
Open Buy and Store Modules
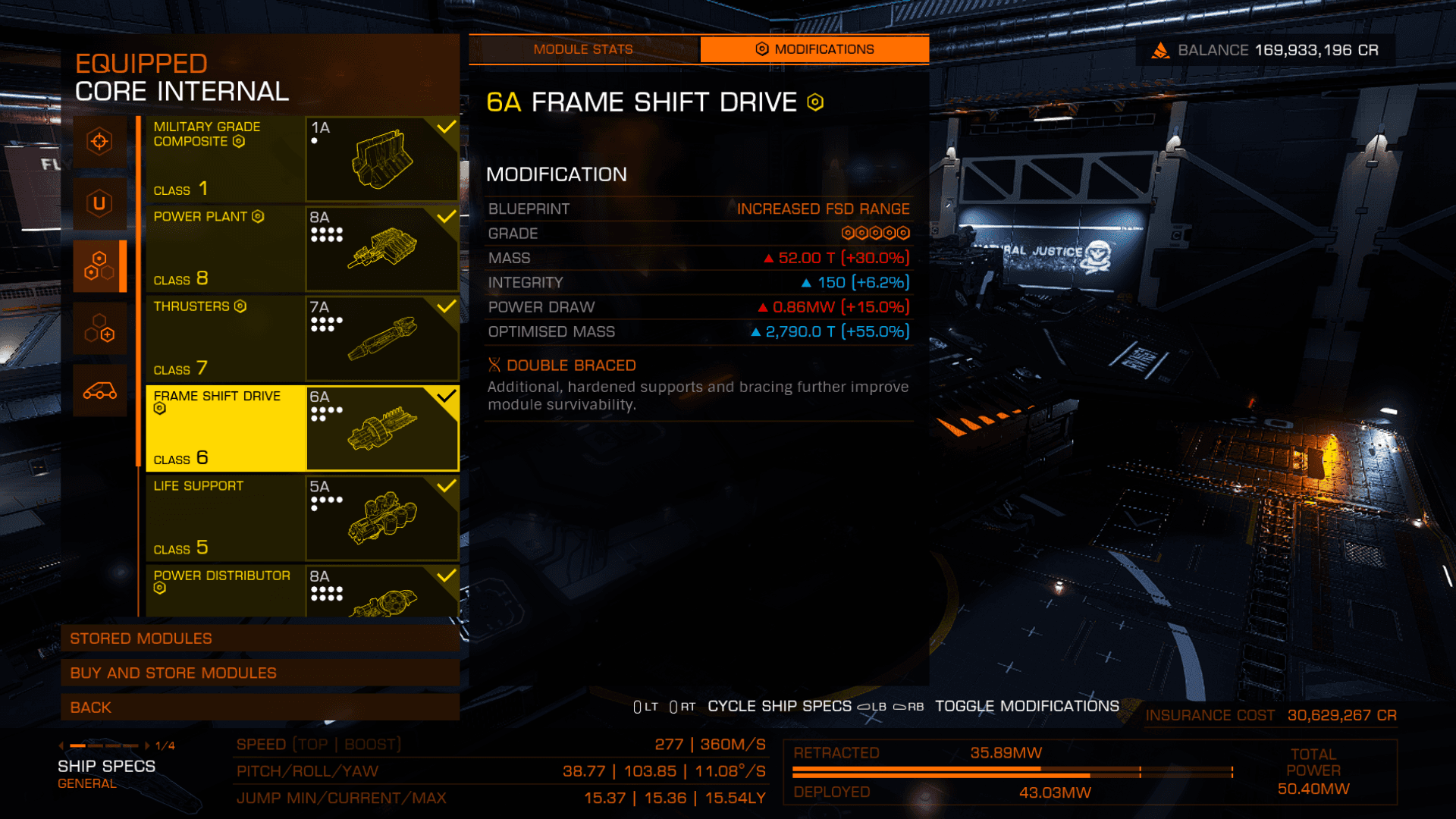point(259,673)
